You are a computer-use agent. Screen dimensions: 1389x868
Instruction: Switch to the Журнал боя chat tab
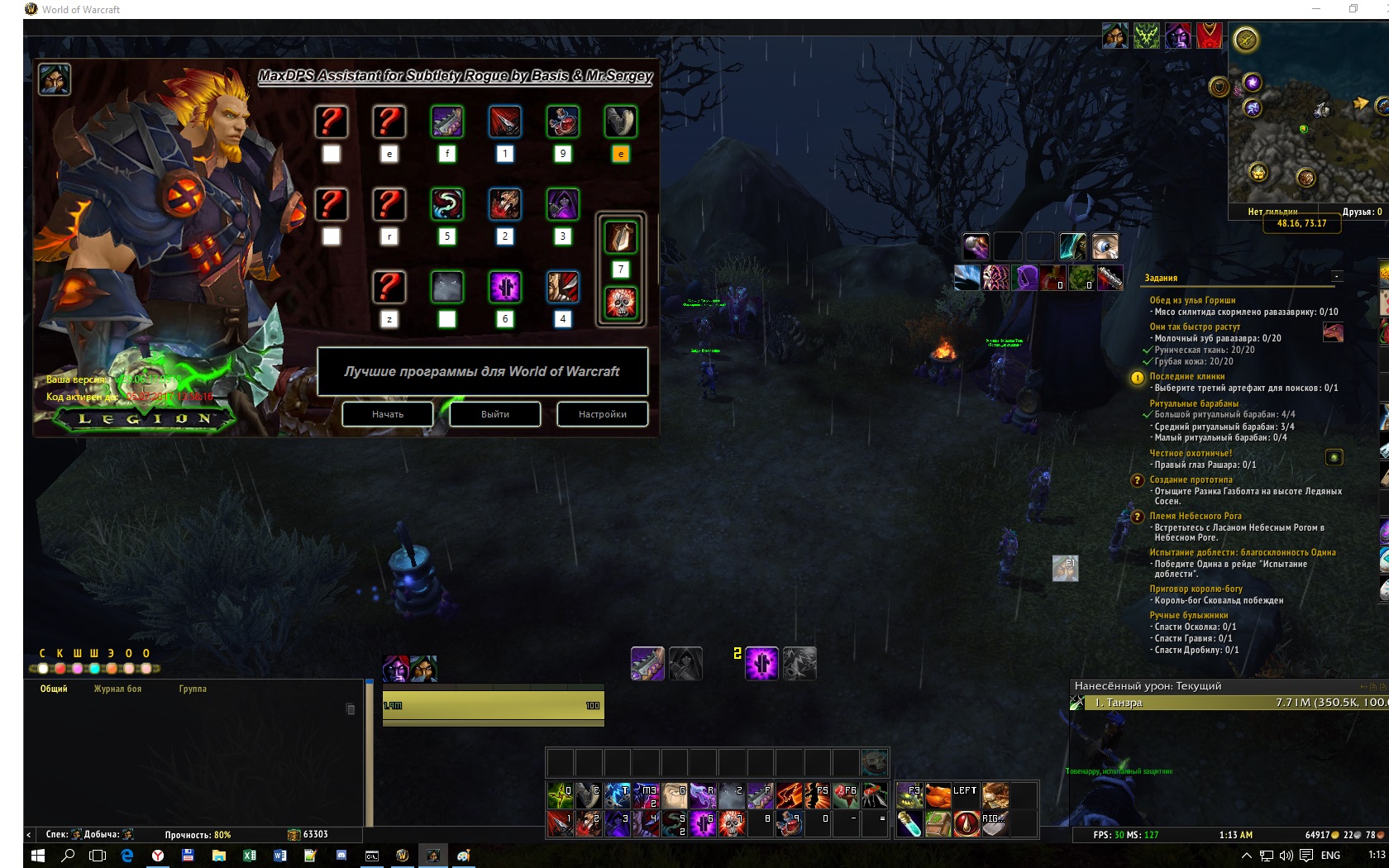[x=117, y=689]
